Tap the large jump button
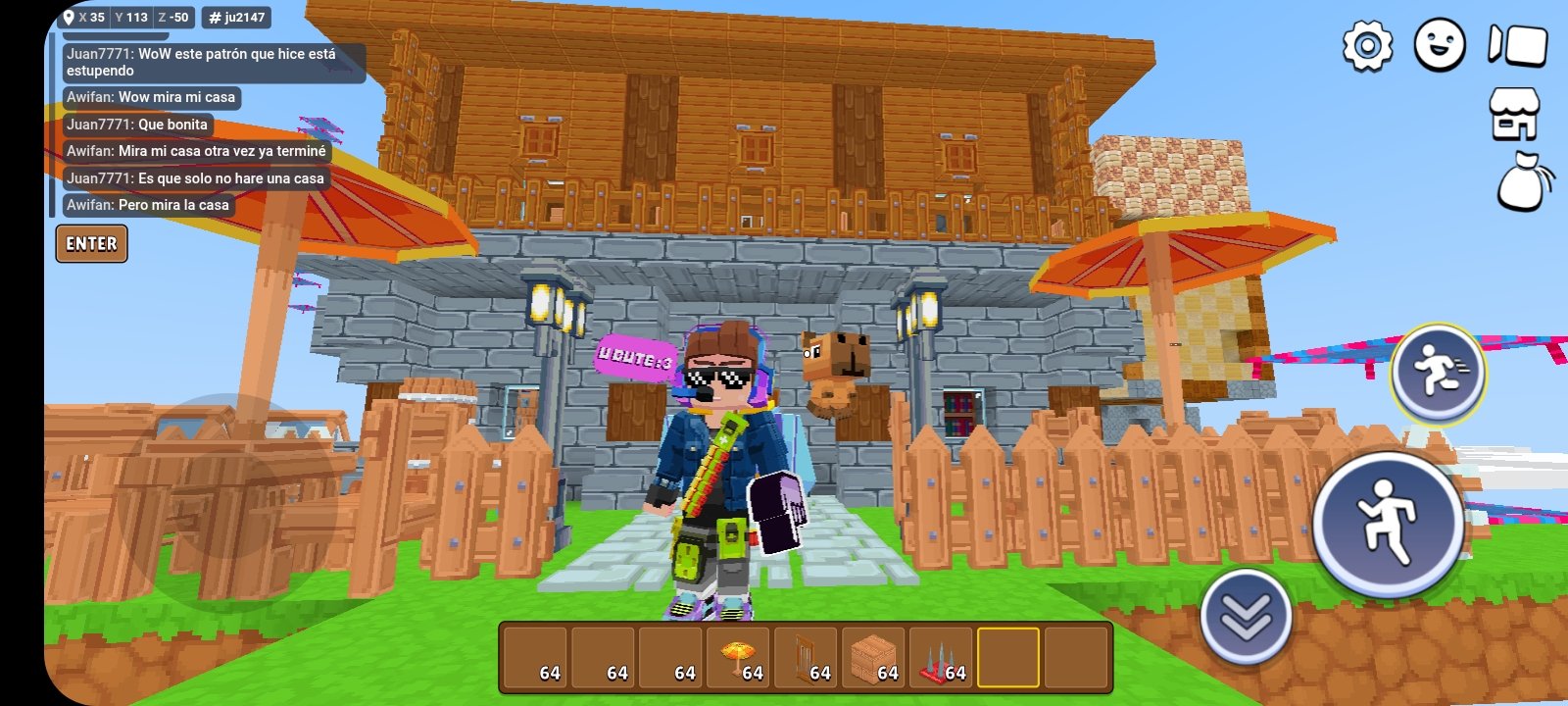 coord(1388,525)
